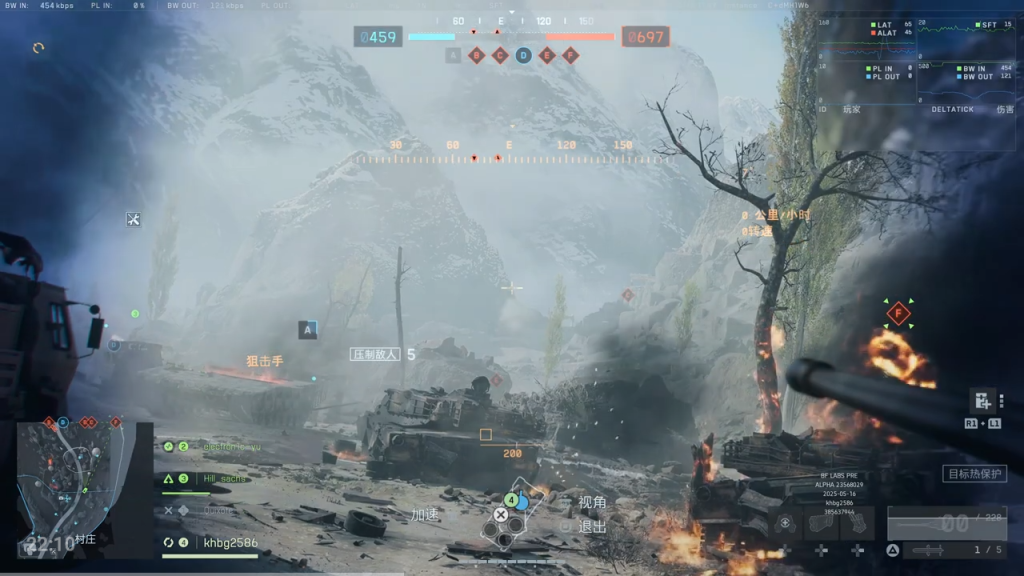The image size is (1024, 576).
Task: Click the squad reinforcement plus icon
Action: coord(982,401)
